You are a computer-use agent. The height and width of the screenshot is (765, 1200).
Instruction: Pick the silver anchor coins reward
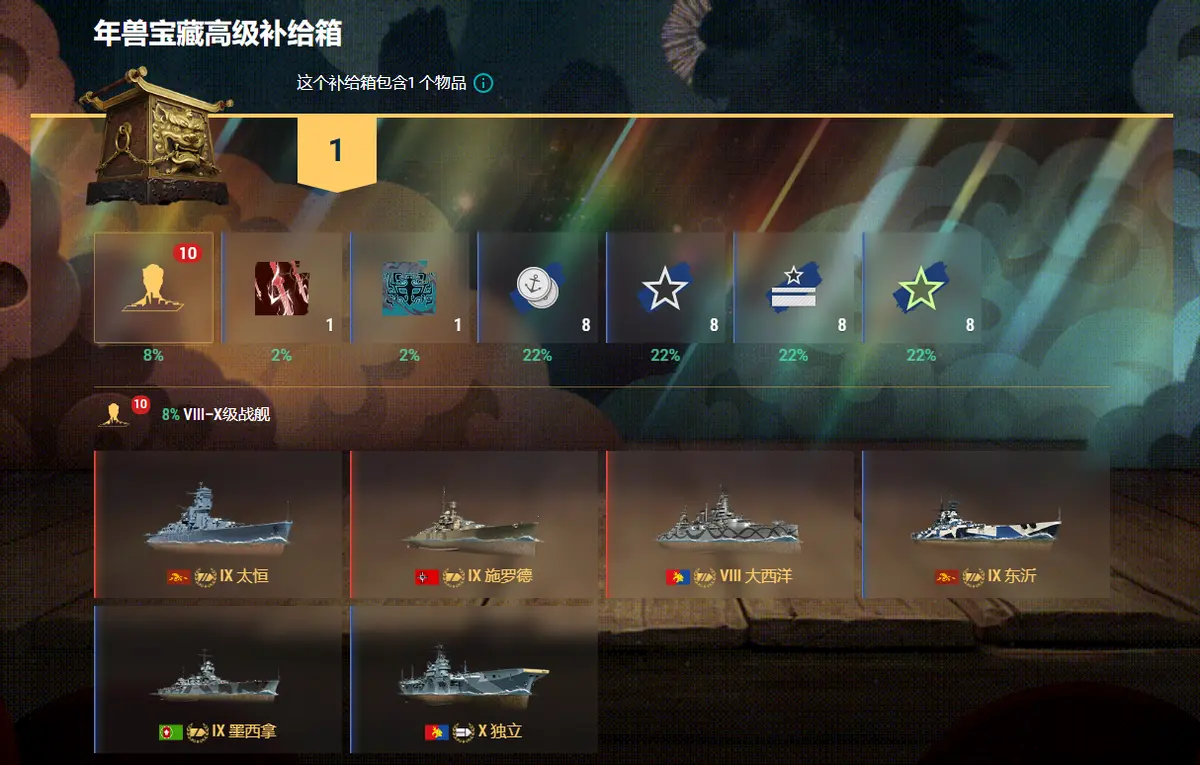pyautogui.click(x=538, y=288)
